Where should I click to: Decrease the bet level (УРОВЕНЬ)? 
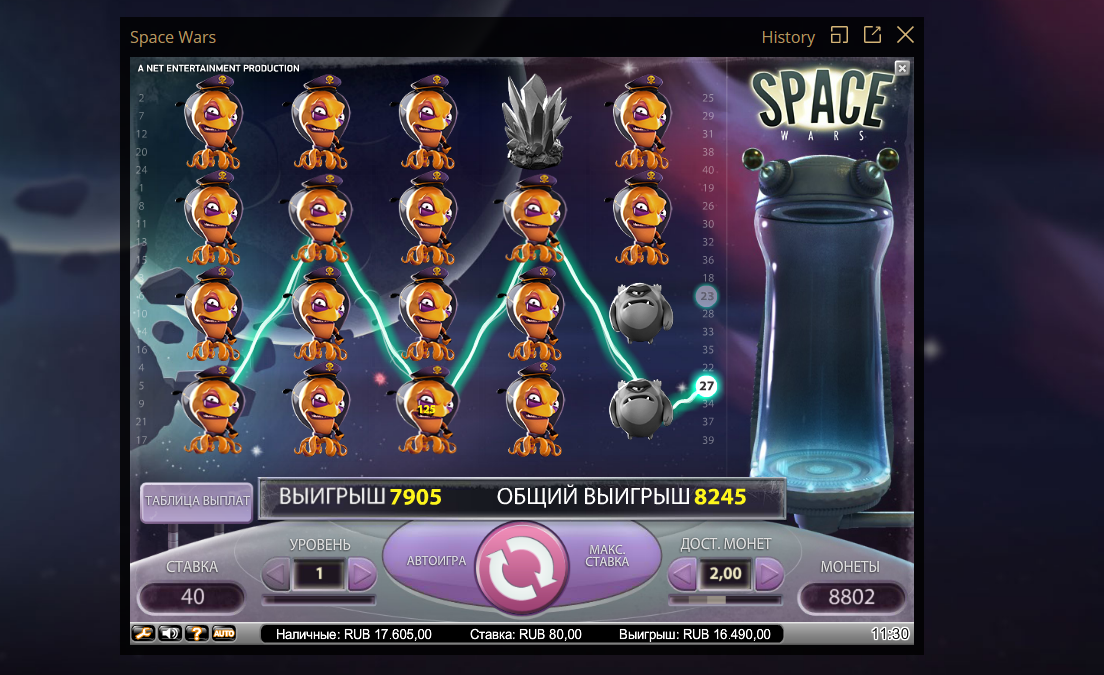click(277, 574)
